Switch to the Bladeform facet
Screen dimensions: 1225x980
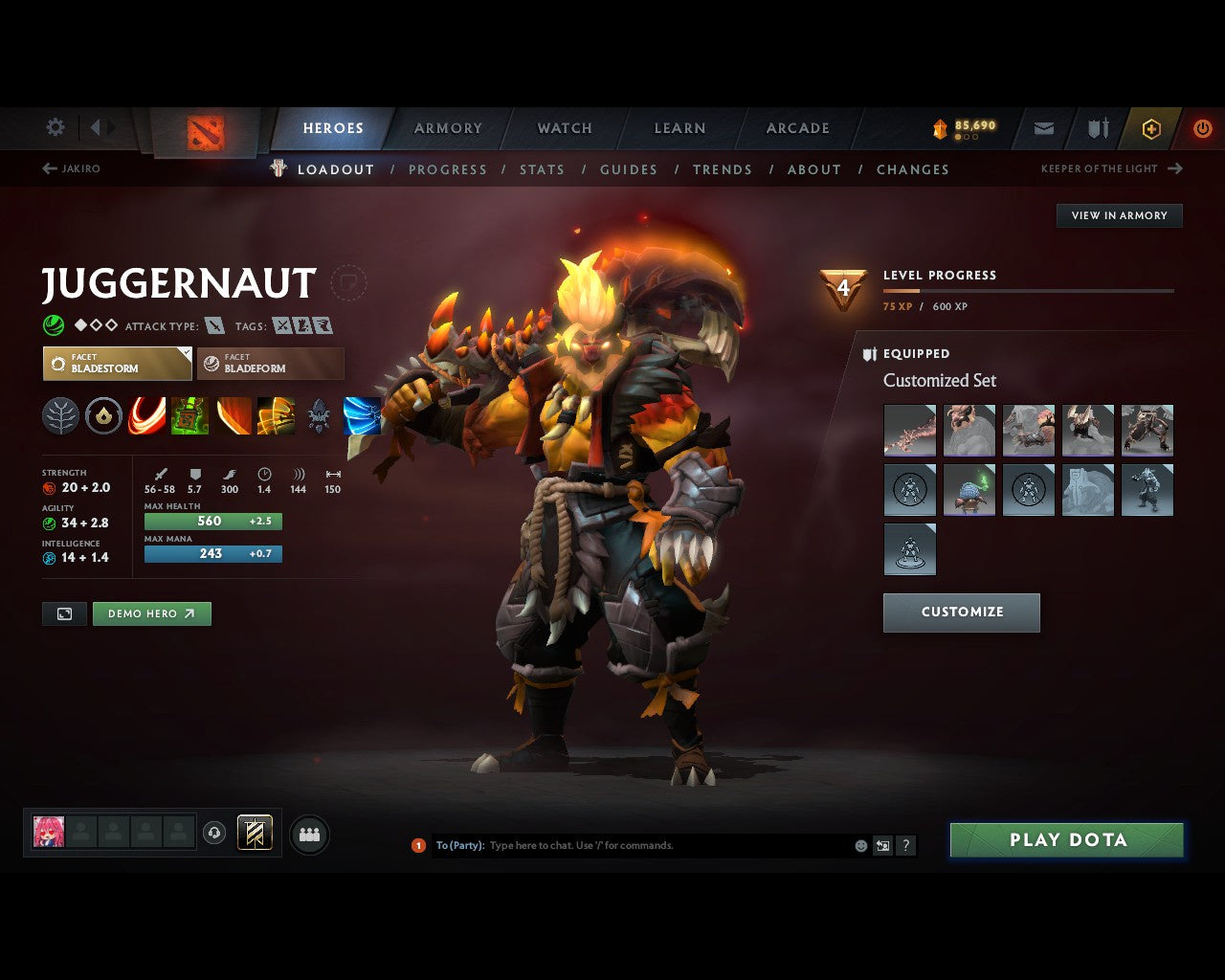pyautogui.click(x=270, y=364)
